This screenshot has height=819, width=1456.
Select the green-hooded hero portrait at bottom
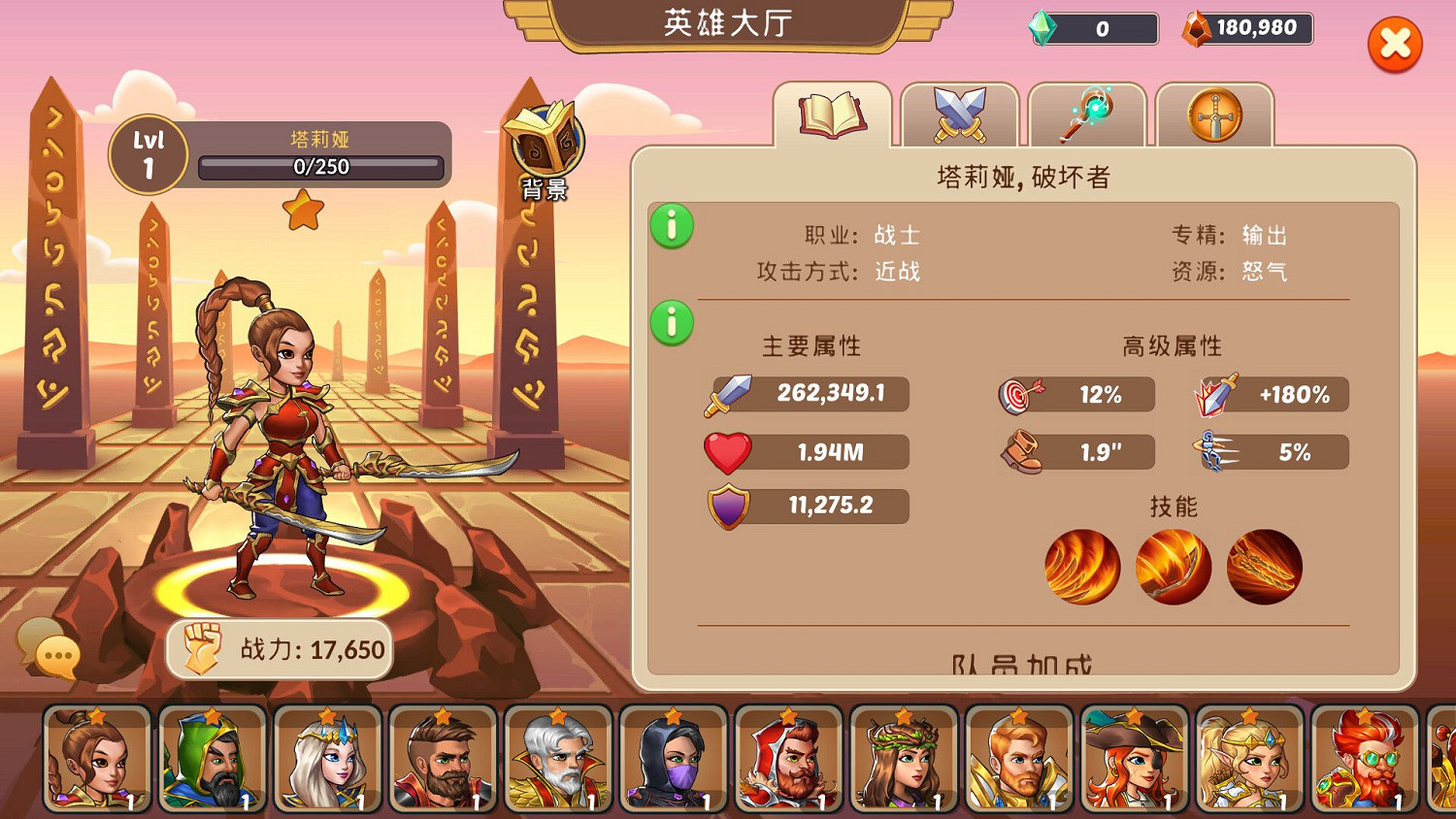click(213, 760)
